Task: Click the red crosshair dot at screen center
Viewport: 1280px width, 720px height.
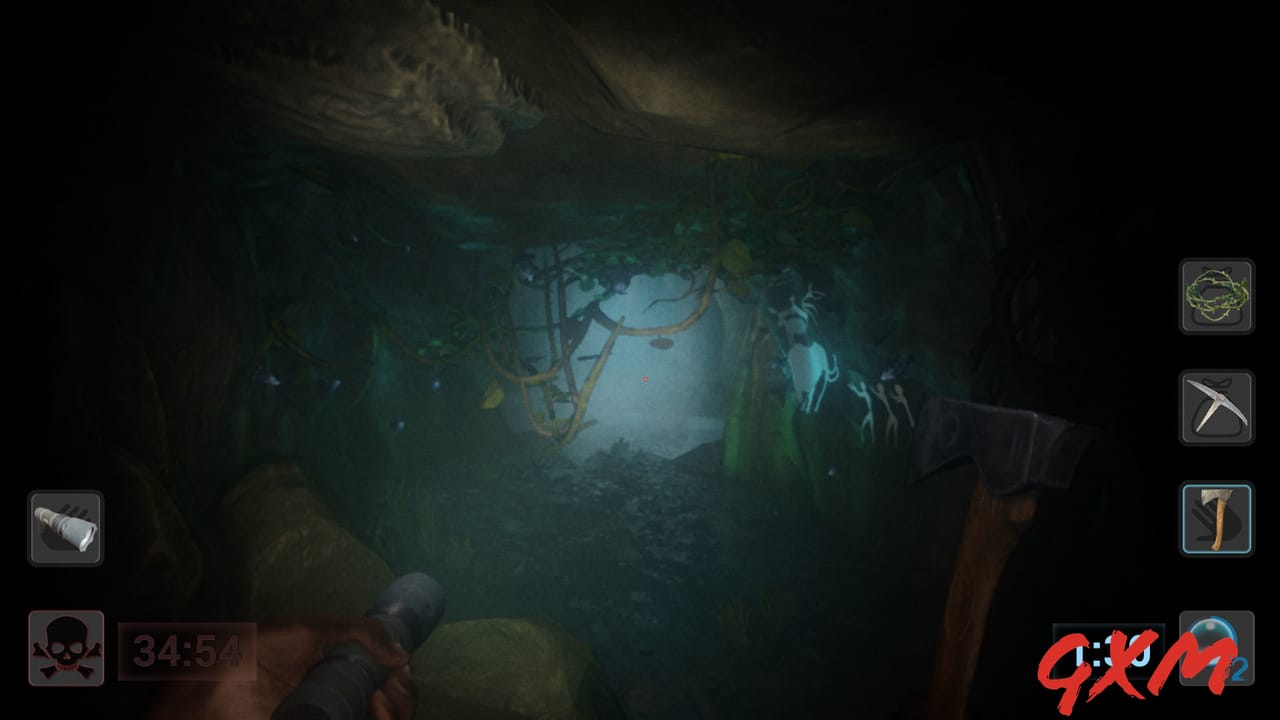Action: 646,380
